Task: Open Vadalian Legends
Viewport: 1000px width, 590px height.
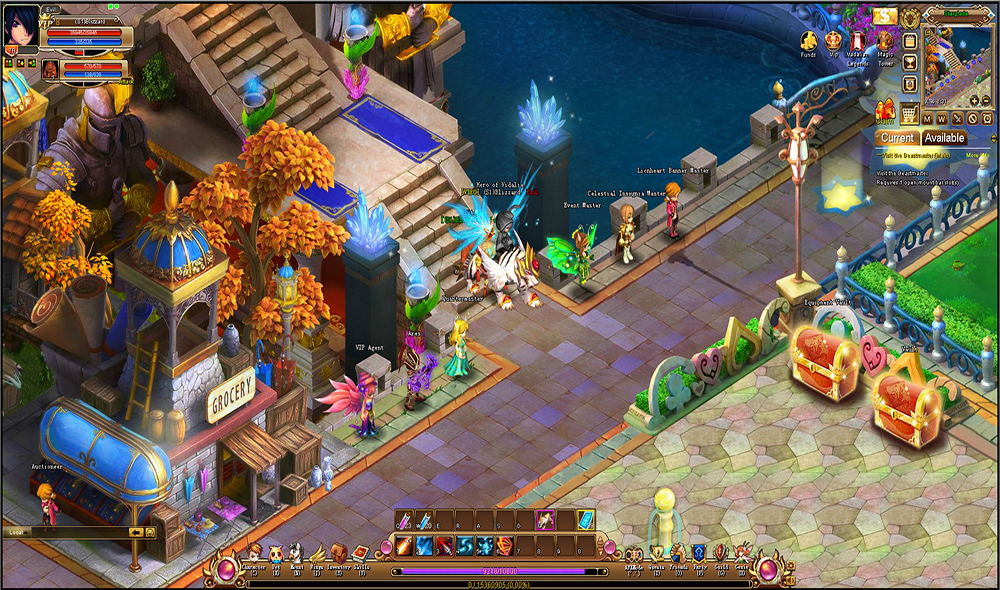Action: (x=859, y=42)
